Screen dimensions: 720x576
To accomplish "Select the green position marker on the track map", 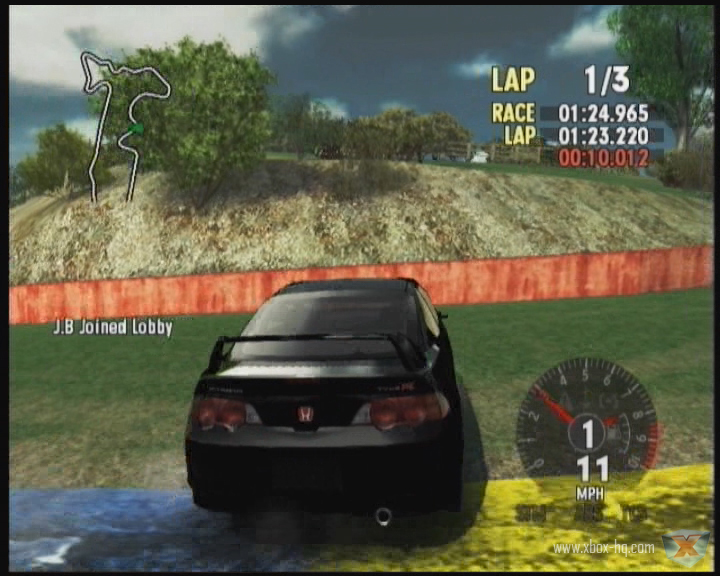I will (x=136, y=129).
